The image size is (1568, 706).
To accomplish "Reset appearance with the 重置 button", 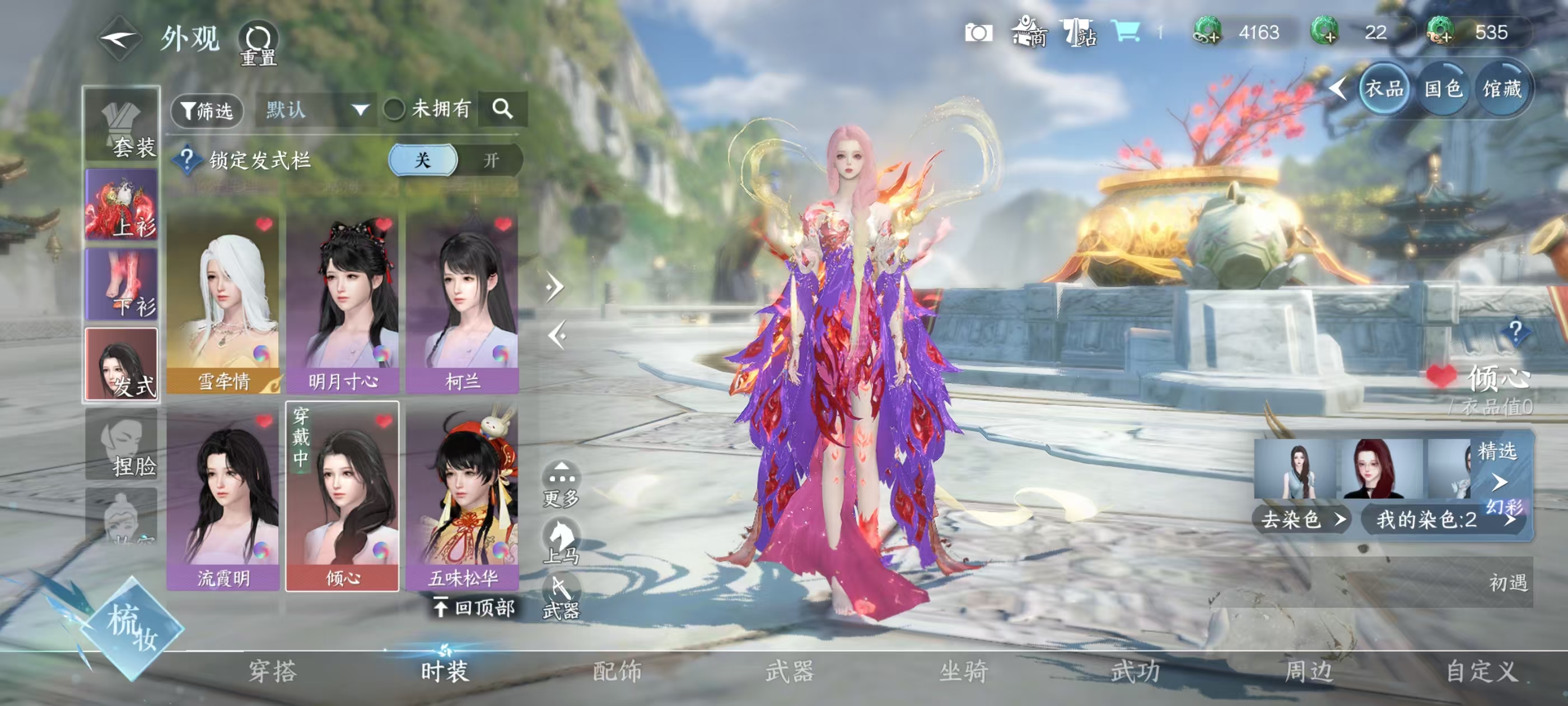I will 258,43.
